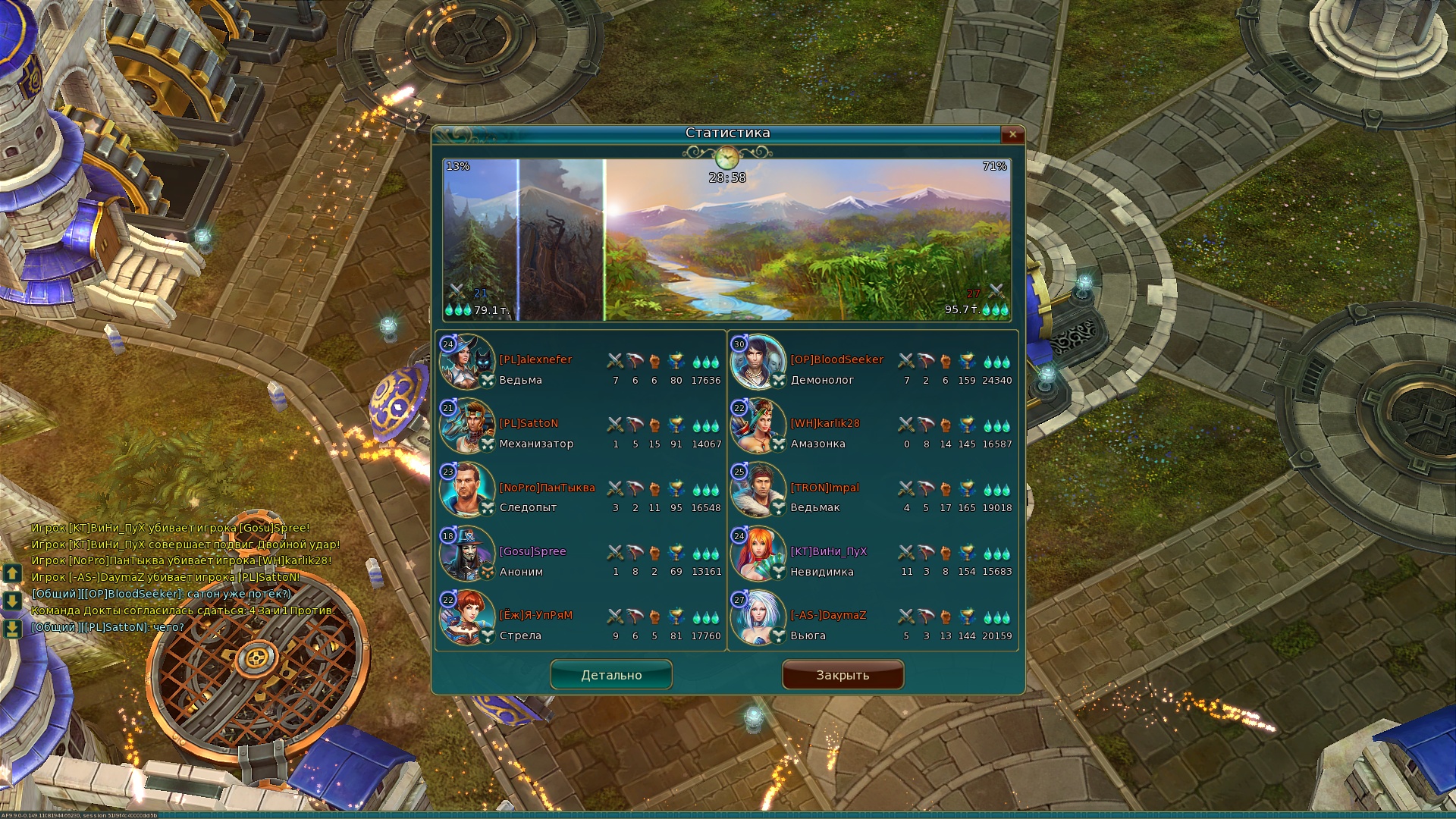Click the Вьюга white-haired hero portrait
Screen dimensions: 1456x819
pos(757,618)
